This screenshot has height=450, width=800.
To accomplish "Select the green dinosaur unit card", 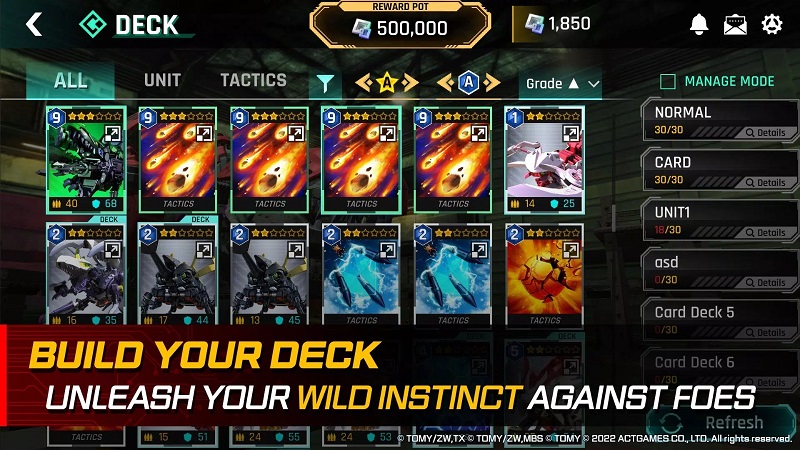I will pyautogui.click(x=84, y=158).
